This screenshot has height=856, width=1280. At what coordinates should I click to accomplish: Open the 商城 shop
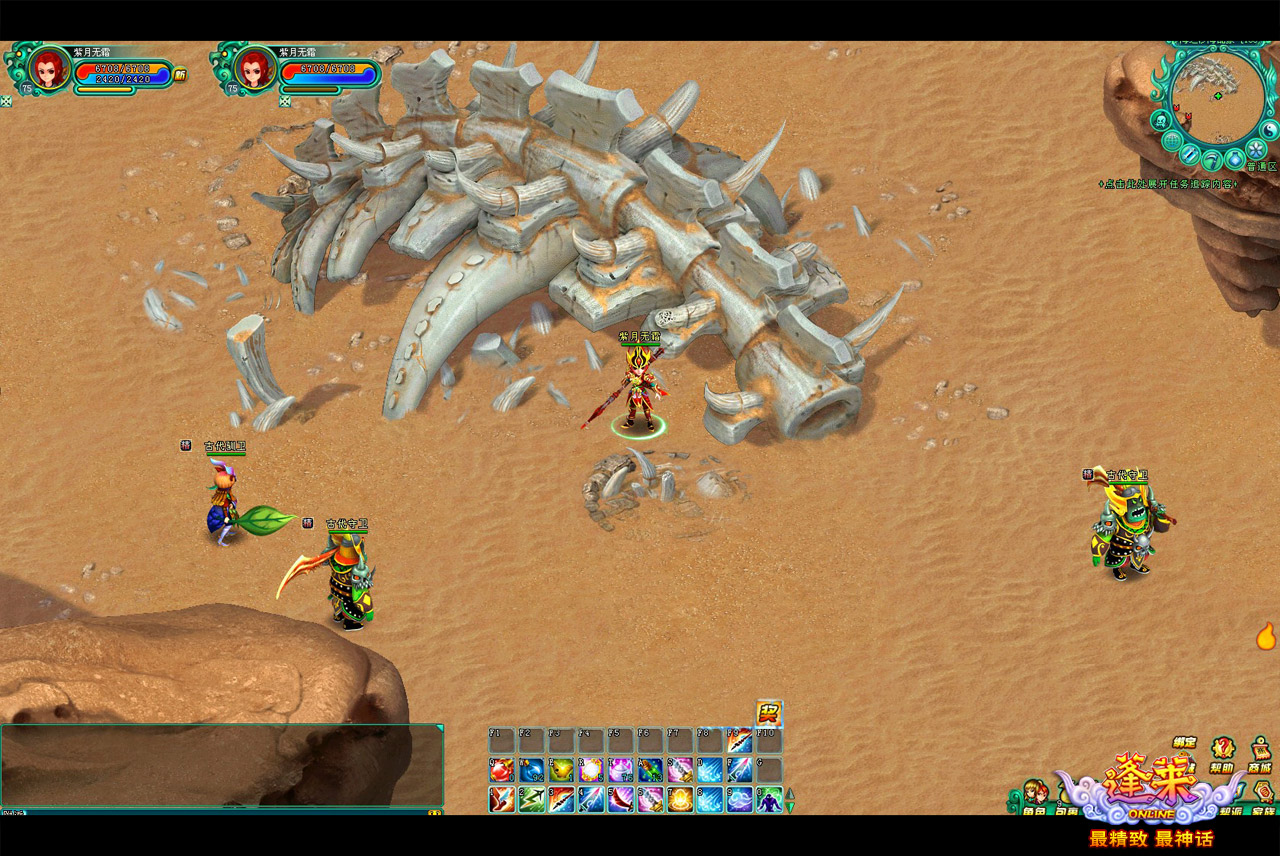1260,748
